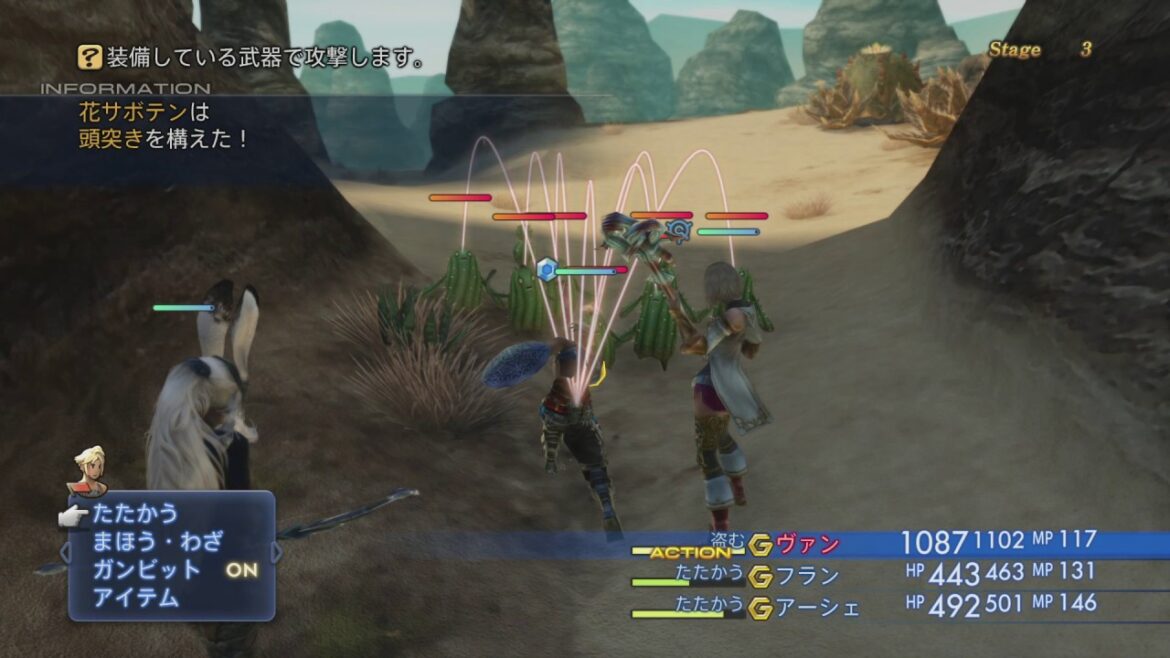Open the アイテム command
The image size is (1170, 658).
135,598
